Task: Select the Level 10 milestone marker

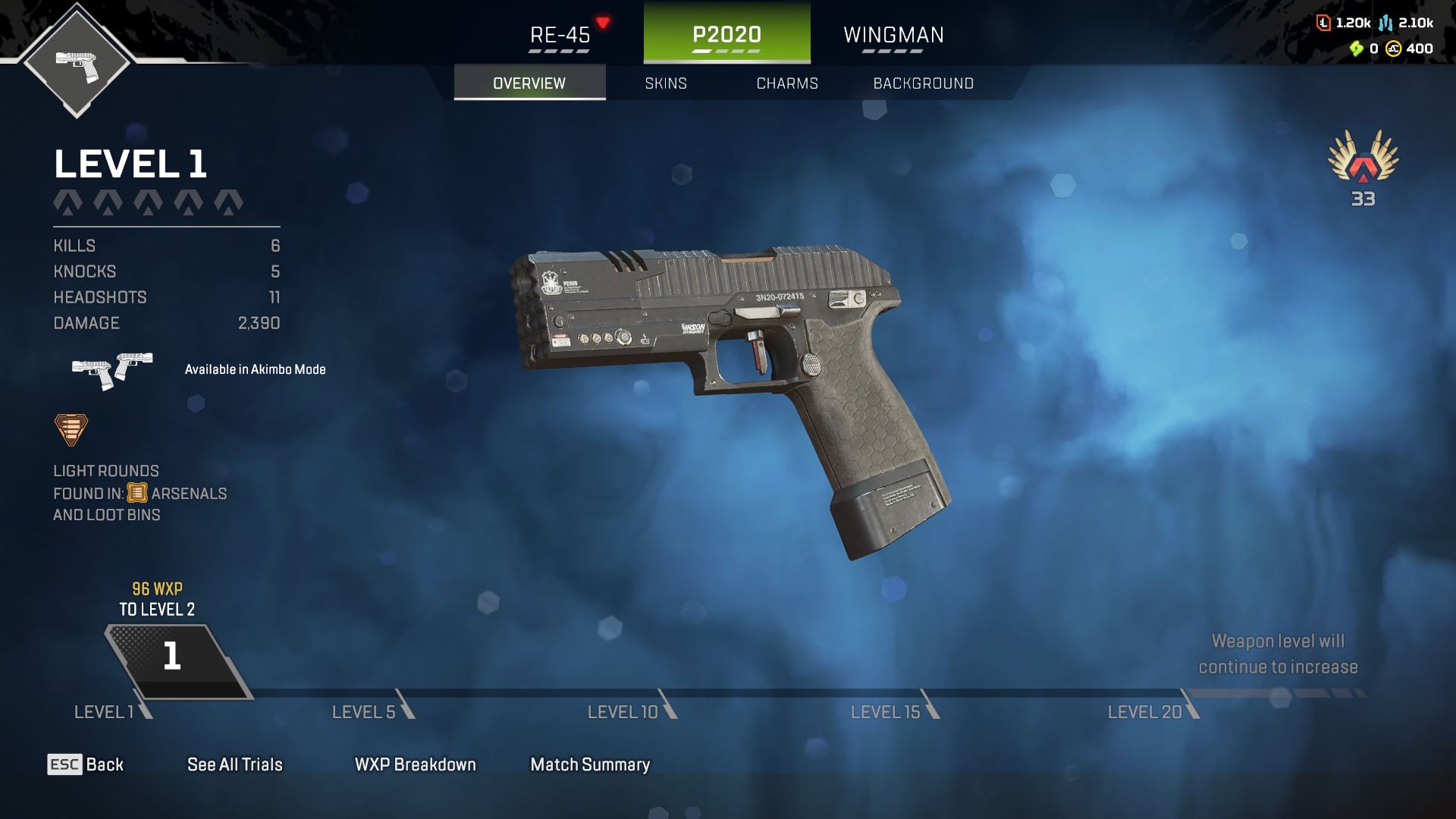Action: coord(631,711)
